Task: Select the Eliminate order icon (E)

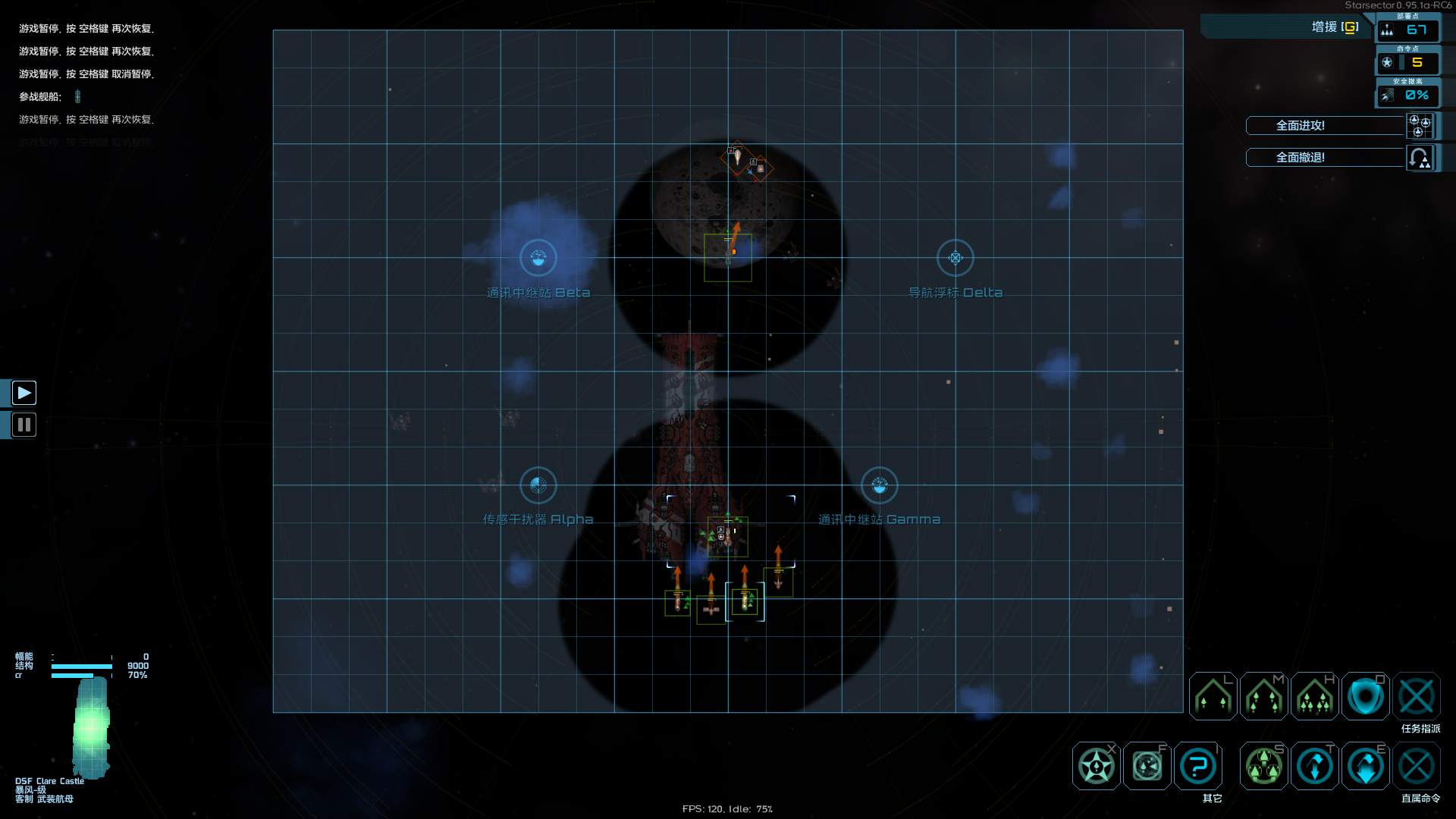Action: click(1365, 766)
